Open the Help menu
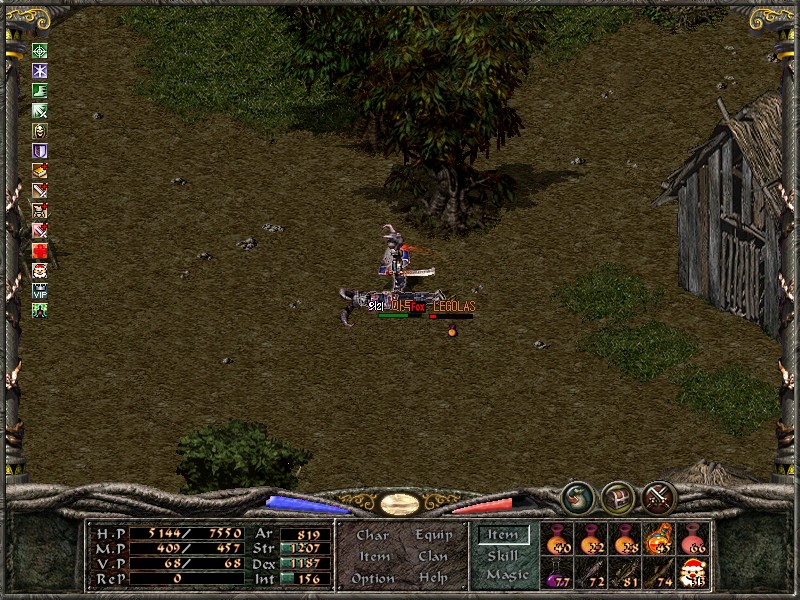Screen dimensions: 800x600 coord(432,578)
